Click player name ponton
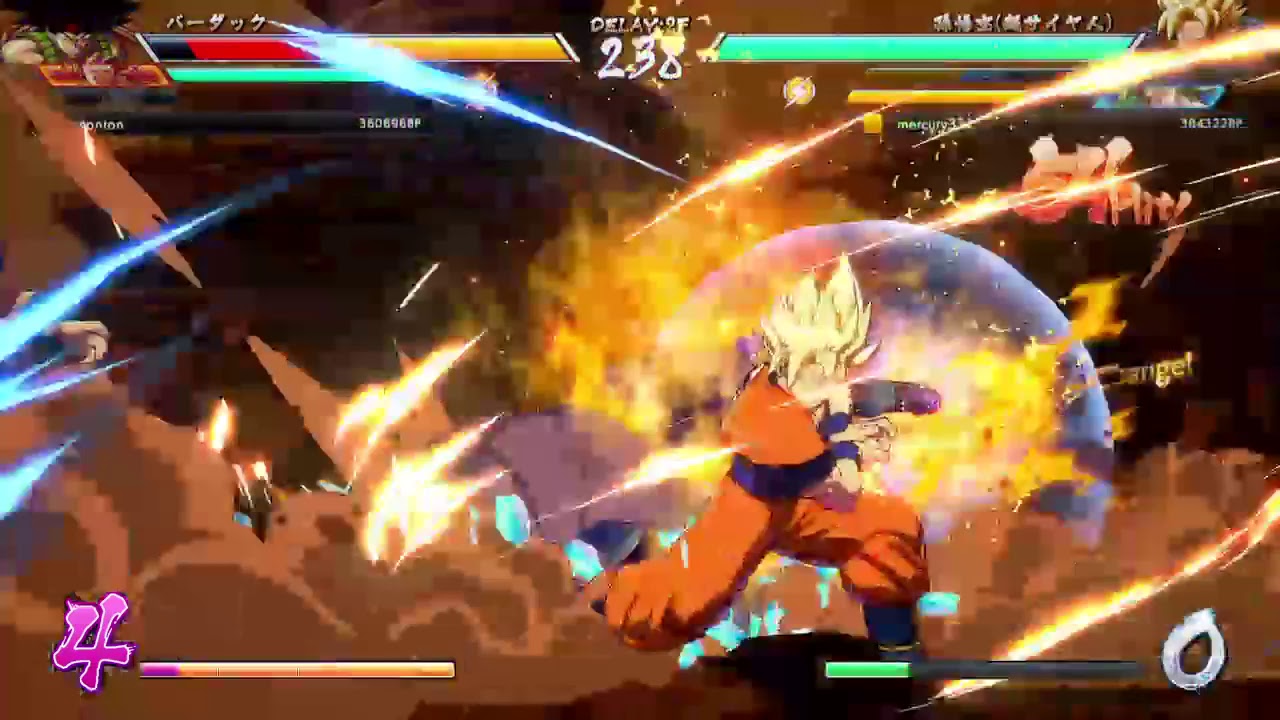The width and height of the screenshot is (1280, 720). tap(100, 124)
